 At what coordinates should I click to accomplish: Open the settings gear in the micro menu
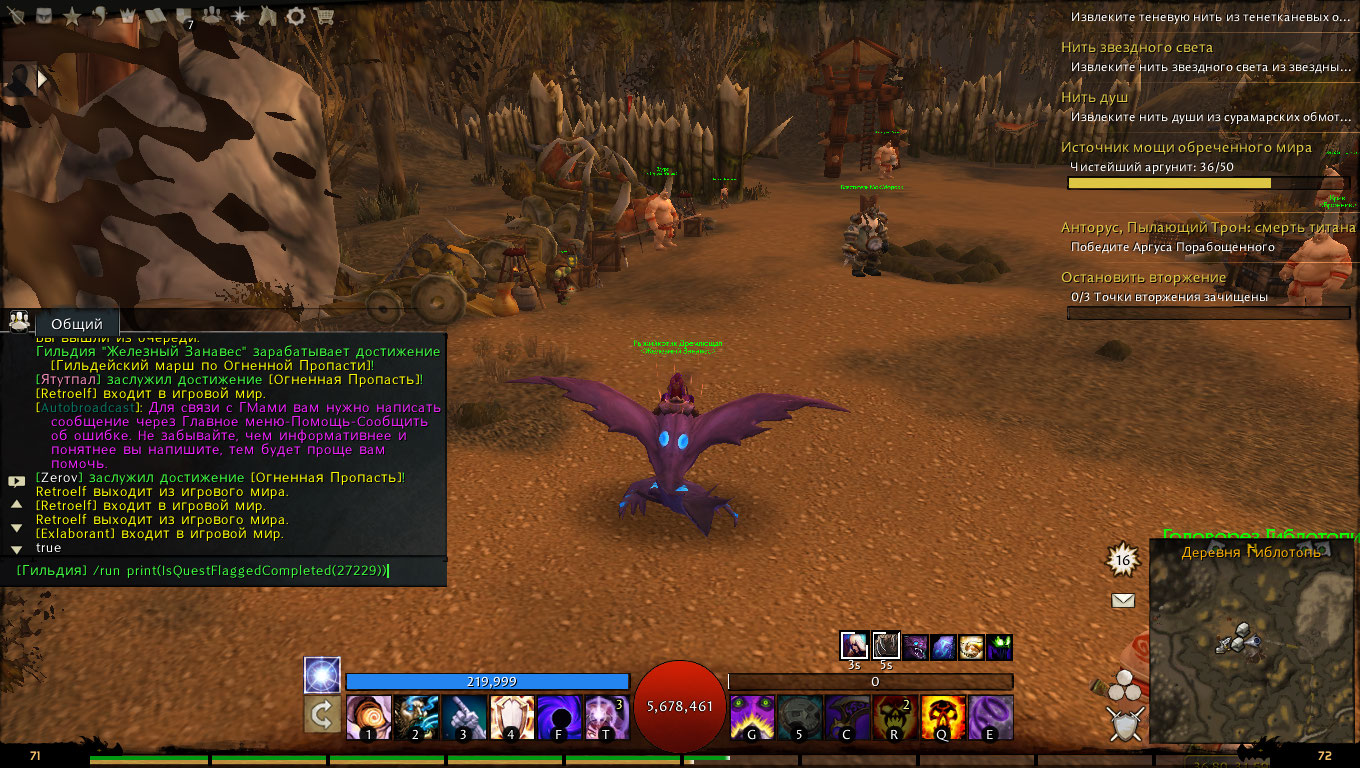pyautogui.click(x=295, y=16)
